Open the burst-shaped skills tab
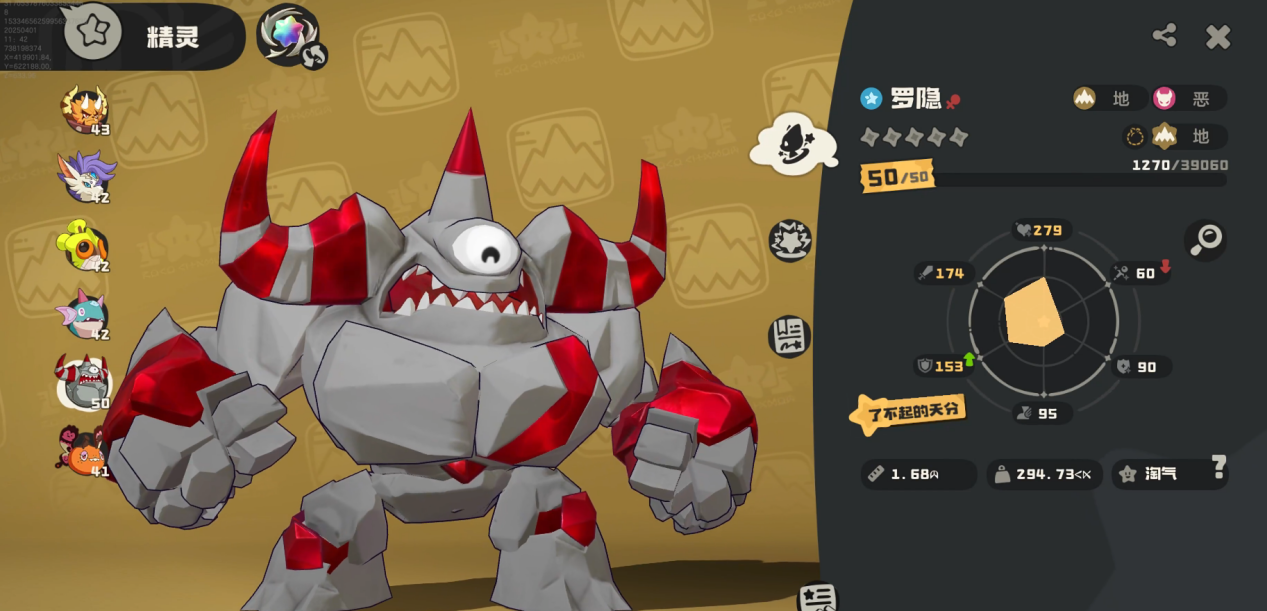 tap(790, 241)
